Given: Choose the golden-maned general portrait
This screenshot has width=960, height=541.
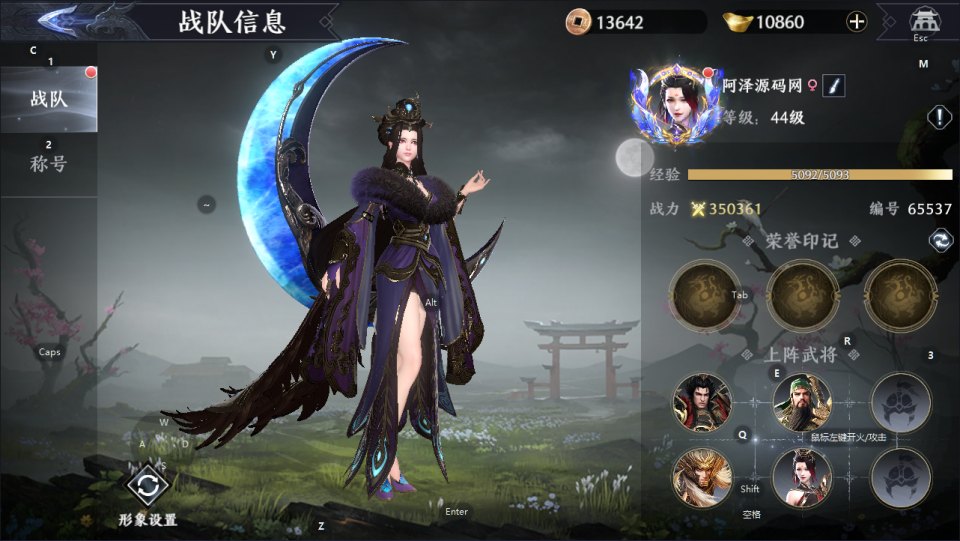Looking at the screenshot, I should [x=702, y=477].
